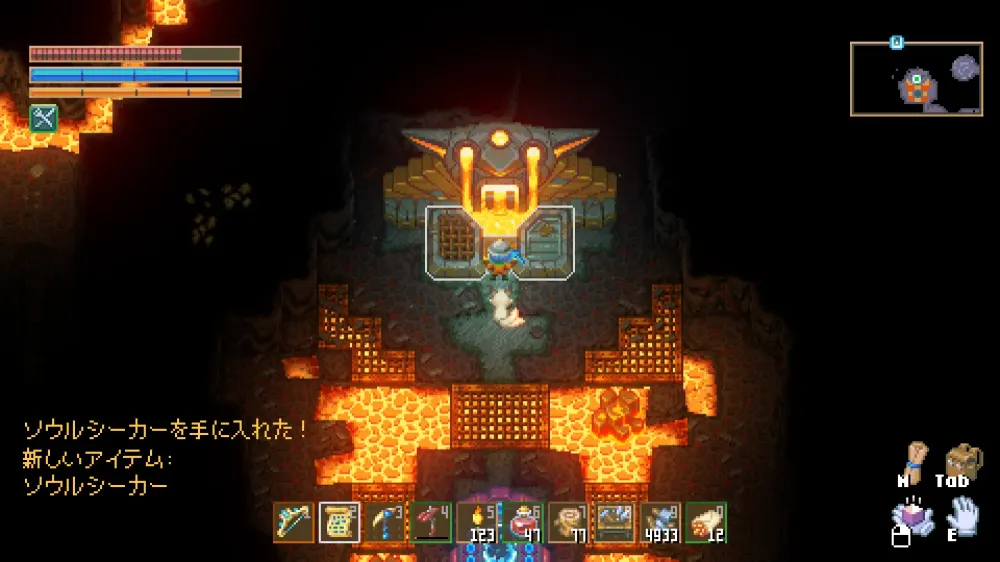
Task: Select the torch stack of 123
Action: tap(477, 522)
